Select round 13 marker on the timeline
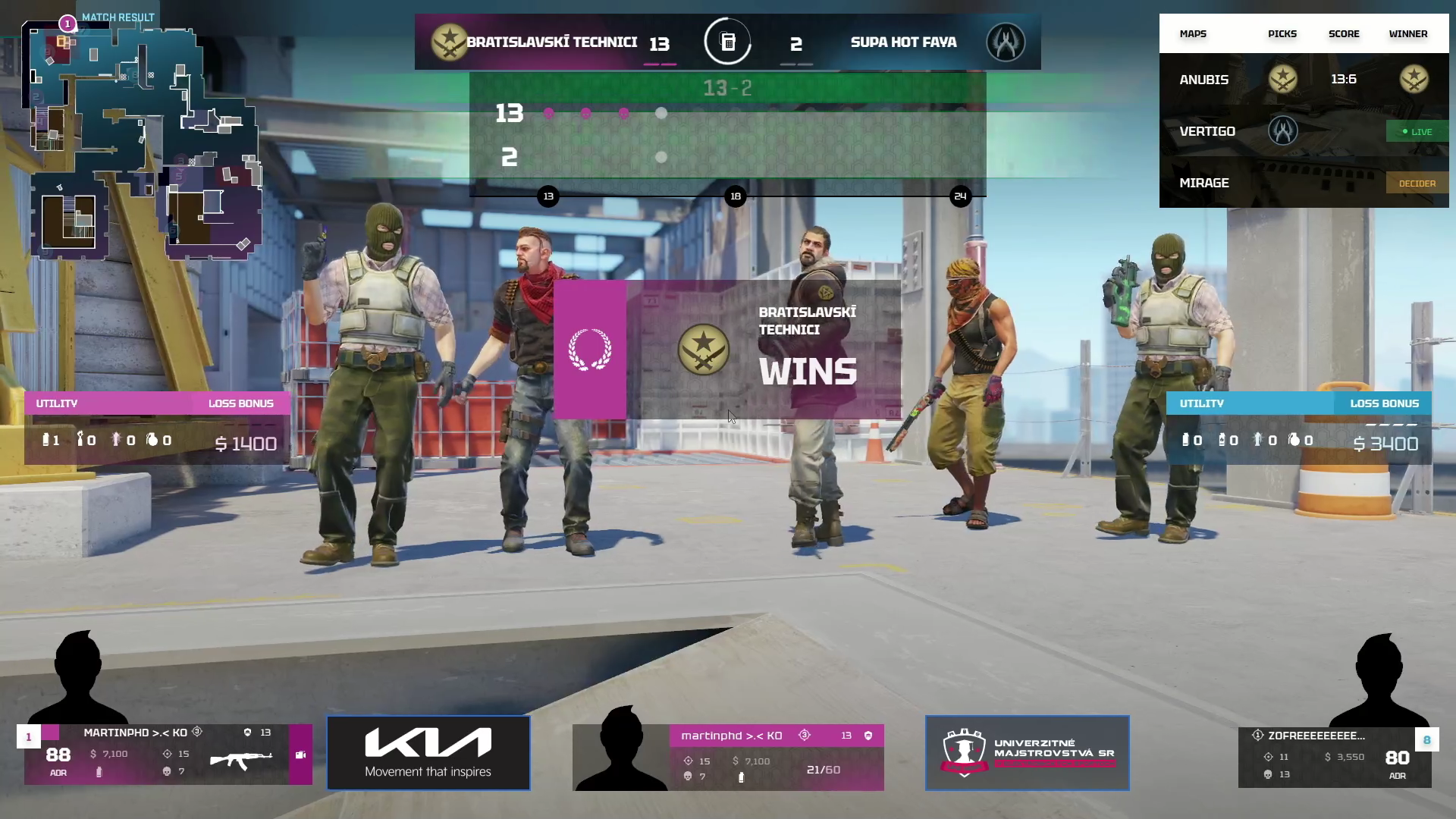Image resolution: width=1456 pixels, height=819 pixels. coord(548,196)
